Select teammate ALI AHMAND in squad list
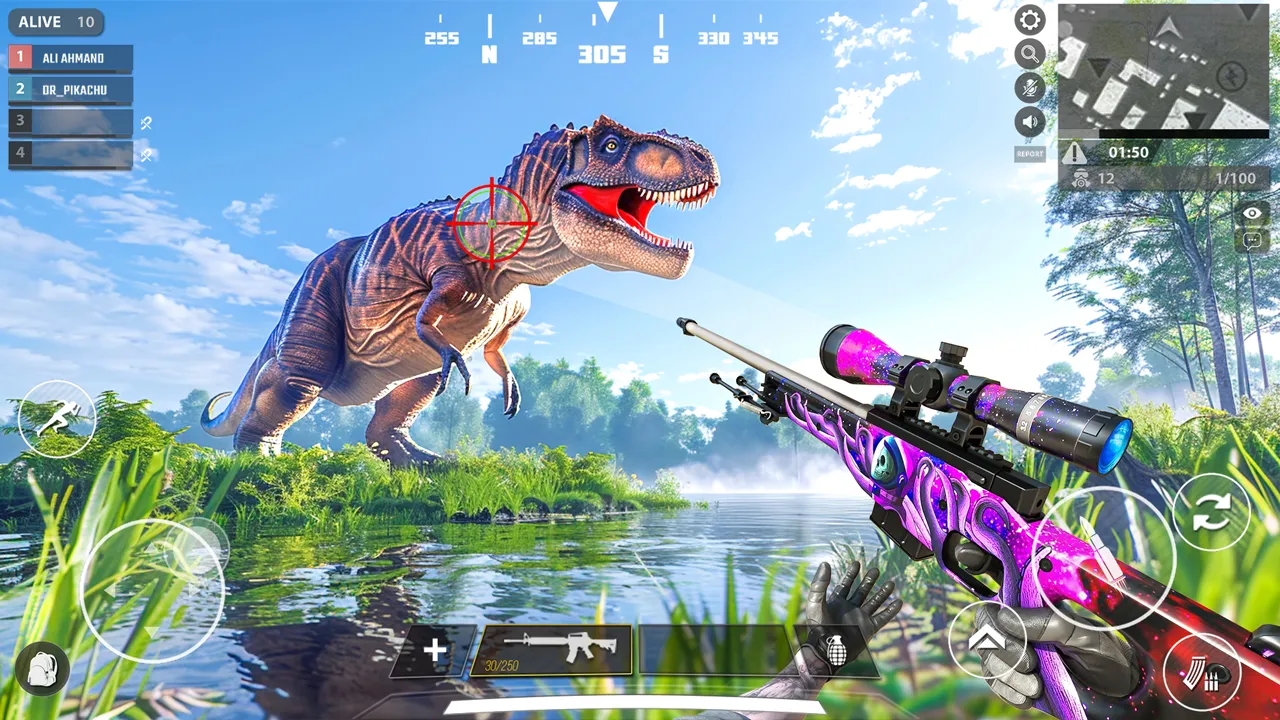Viewport: 1280px width, 720px height. 71,58
